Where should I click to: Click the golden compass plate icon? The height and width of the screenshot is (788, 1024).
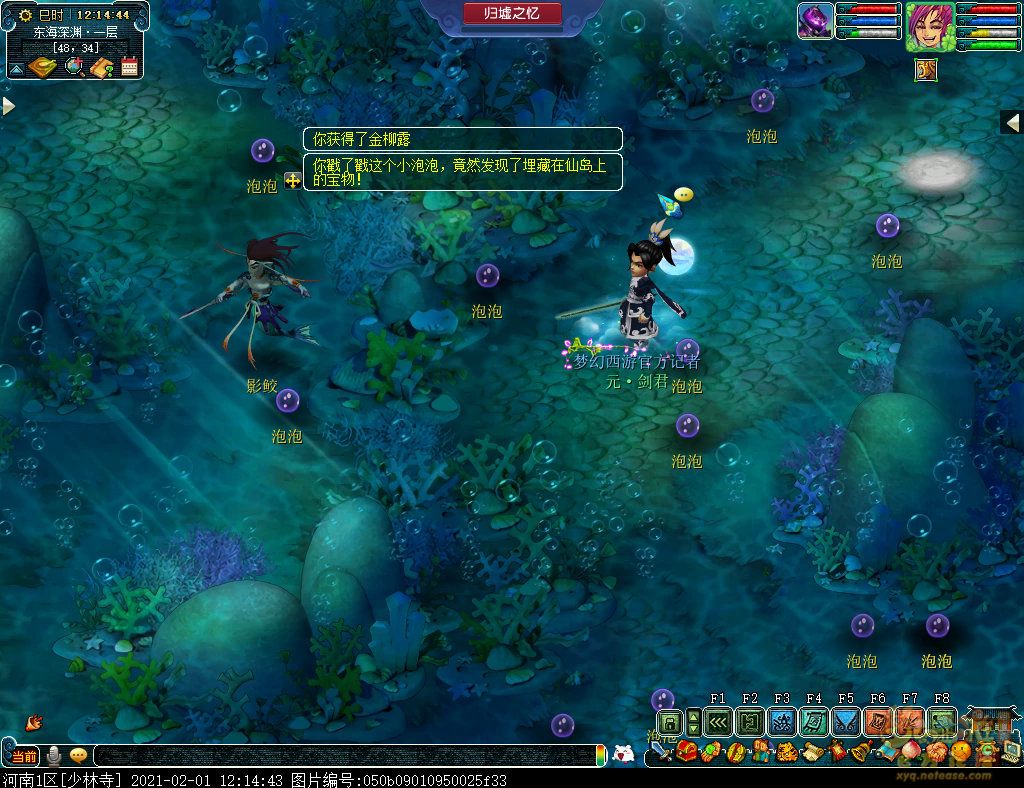pos(43,67)
